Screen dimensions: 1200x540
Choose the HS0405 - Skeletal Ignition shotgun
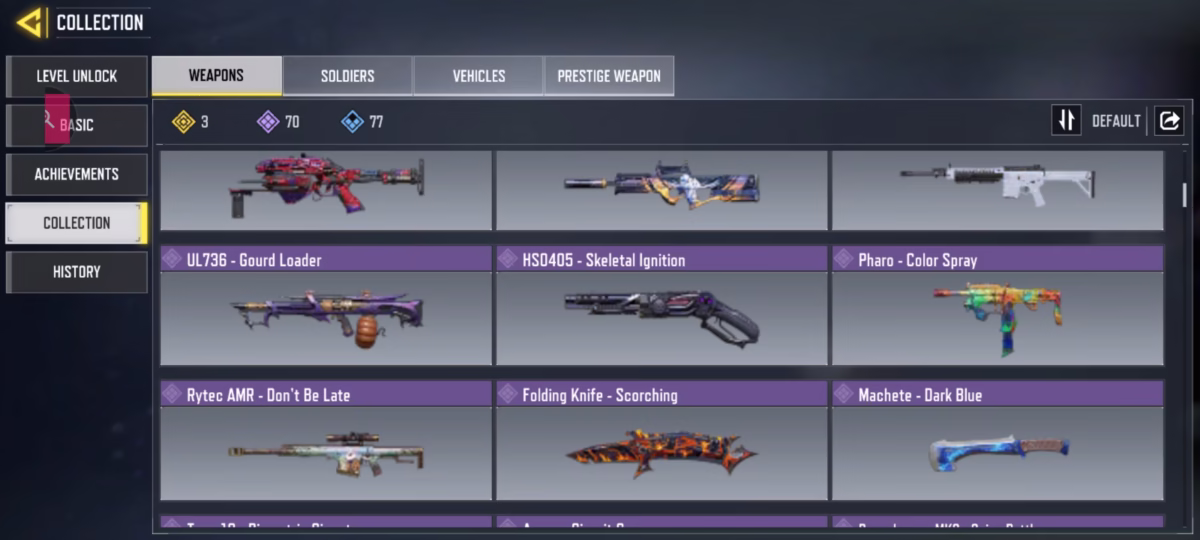click(x=661, y=306)
